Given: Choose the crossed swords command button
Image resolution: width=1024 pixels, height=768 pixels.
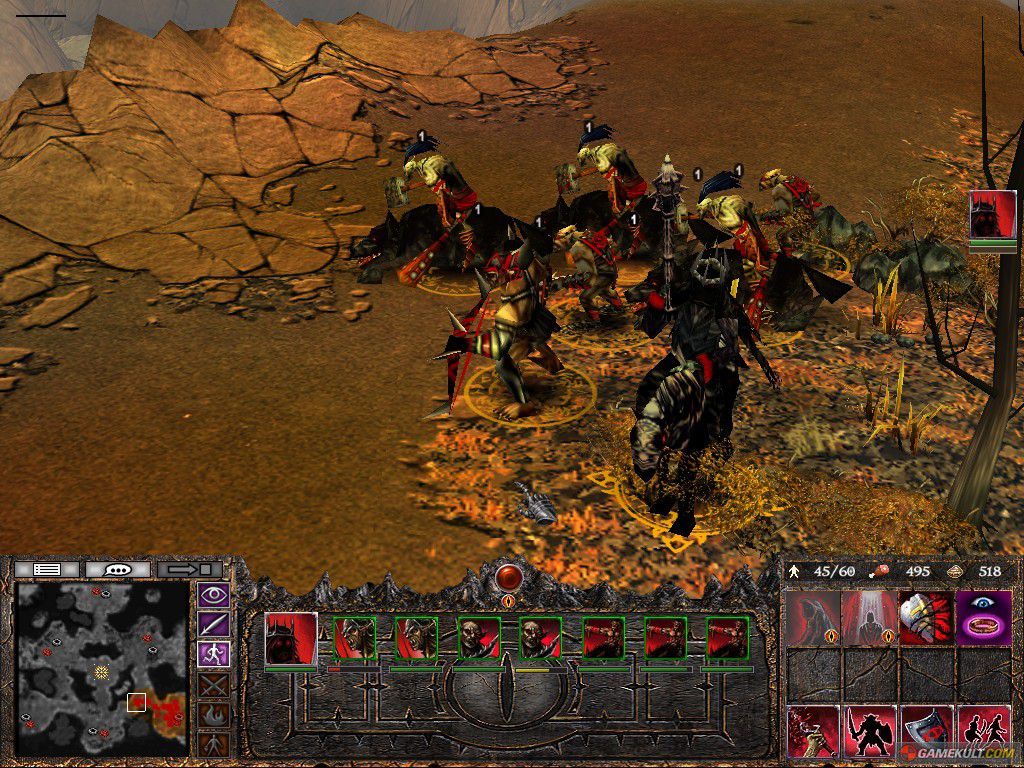Looking at the screenshot, I should pos(214,685).
